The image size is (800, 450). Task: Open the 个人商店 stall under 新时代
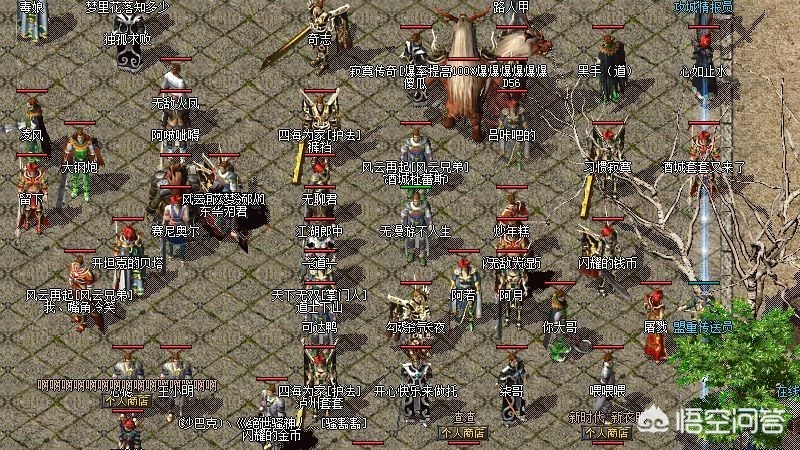coord(606,433)
